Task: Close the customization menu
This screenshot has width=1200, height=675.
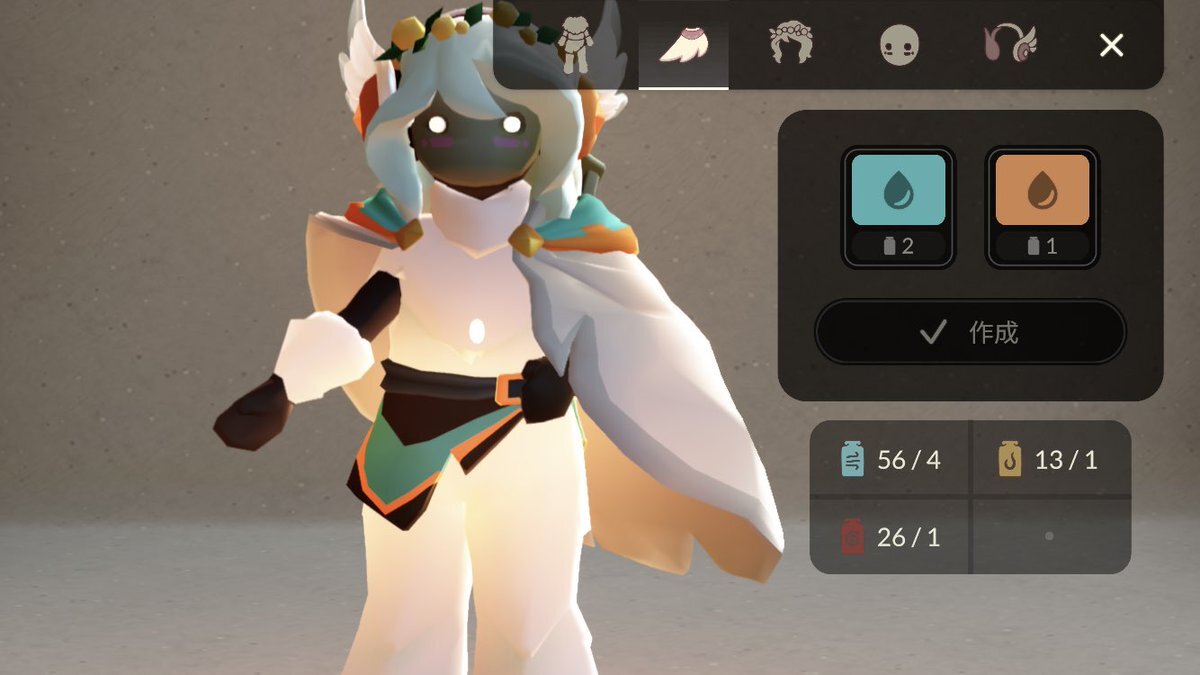Action: pos(1111,45)
